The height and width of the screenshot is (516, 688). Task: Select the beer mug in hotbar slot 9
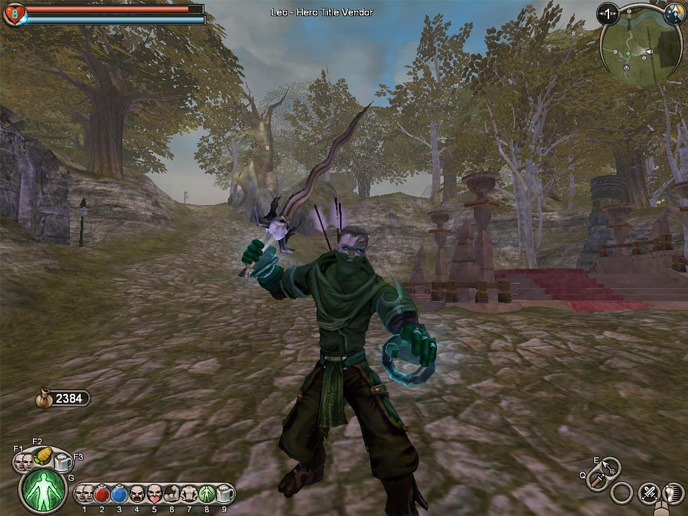(225, 493)
